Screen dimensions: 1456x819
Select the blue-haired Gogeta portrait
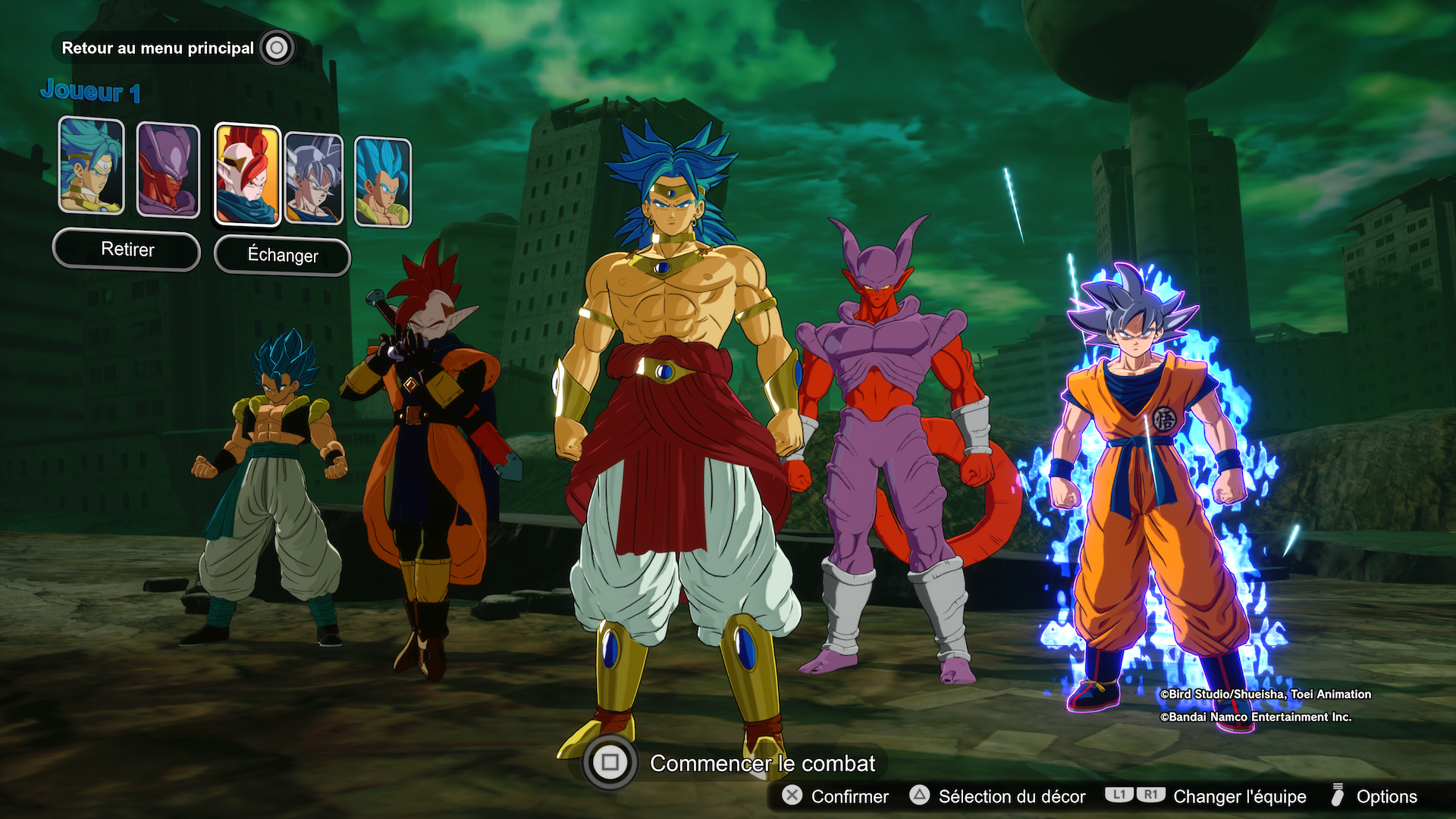pos(383,182)
